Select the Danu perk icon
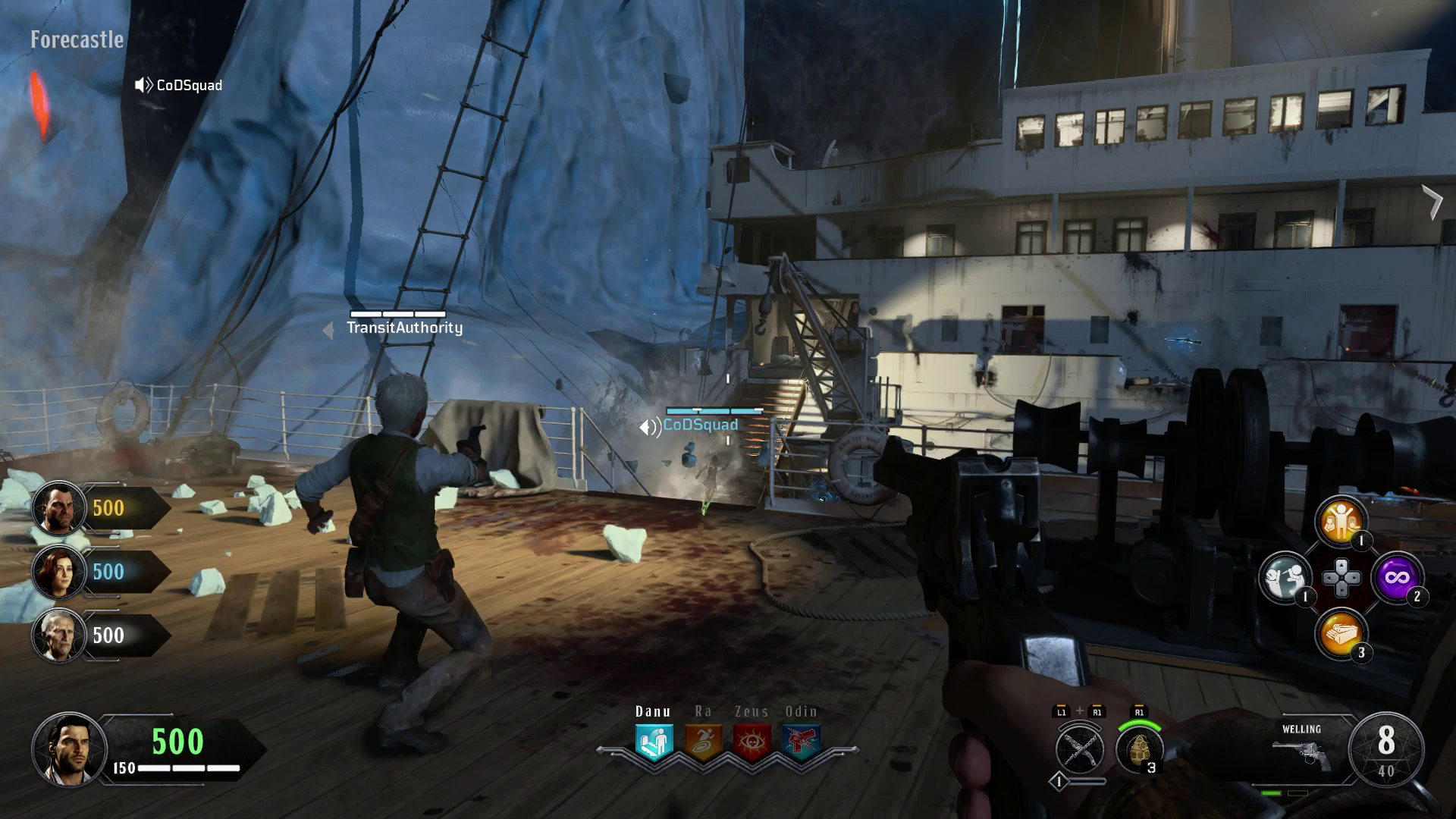 pos(654,742)
